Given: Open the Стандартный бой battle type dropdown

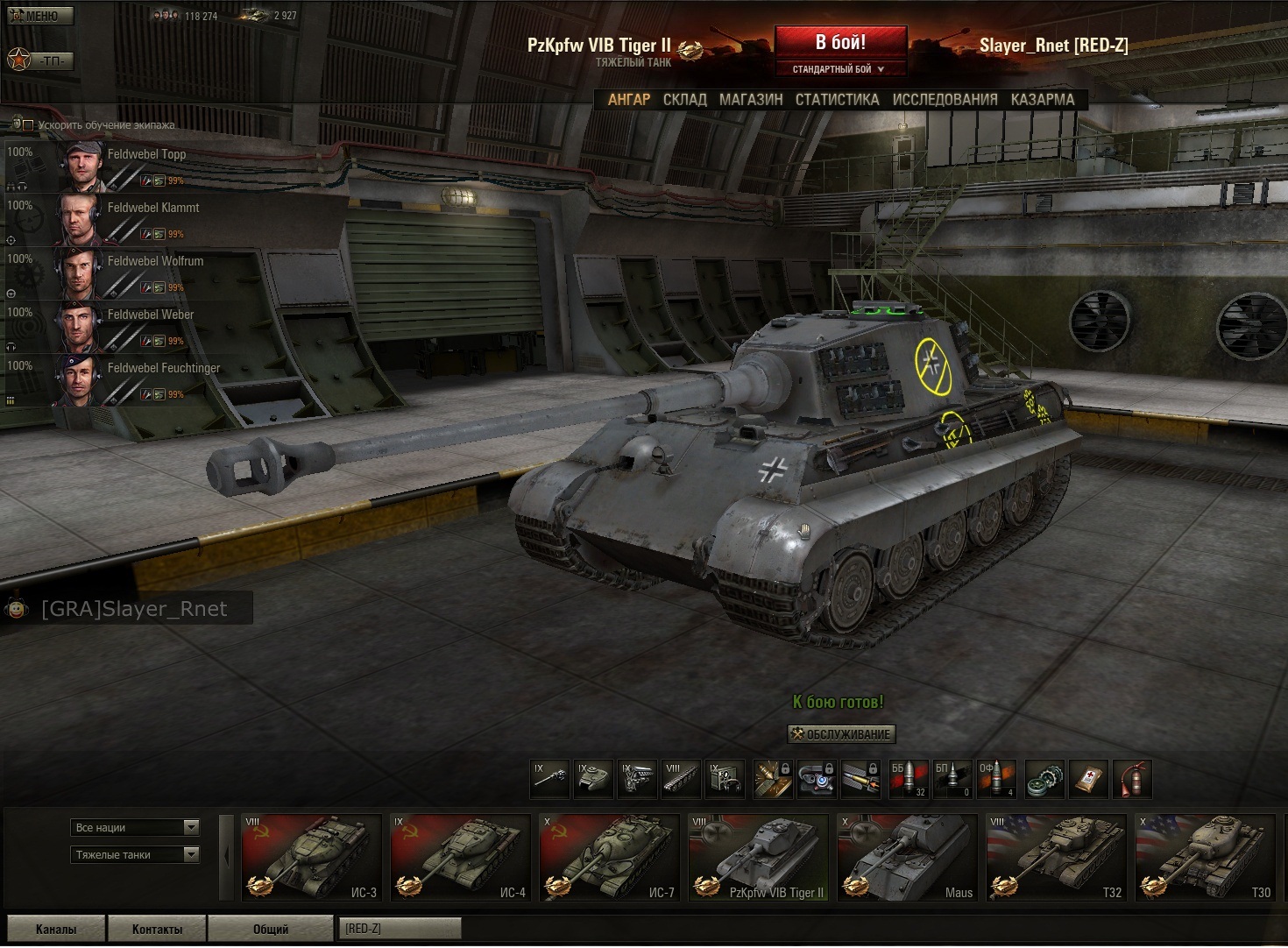Looking at the screenshot, I should [x=839, y=69].
